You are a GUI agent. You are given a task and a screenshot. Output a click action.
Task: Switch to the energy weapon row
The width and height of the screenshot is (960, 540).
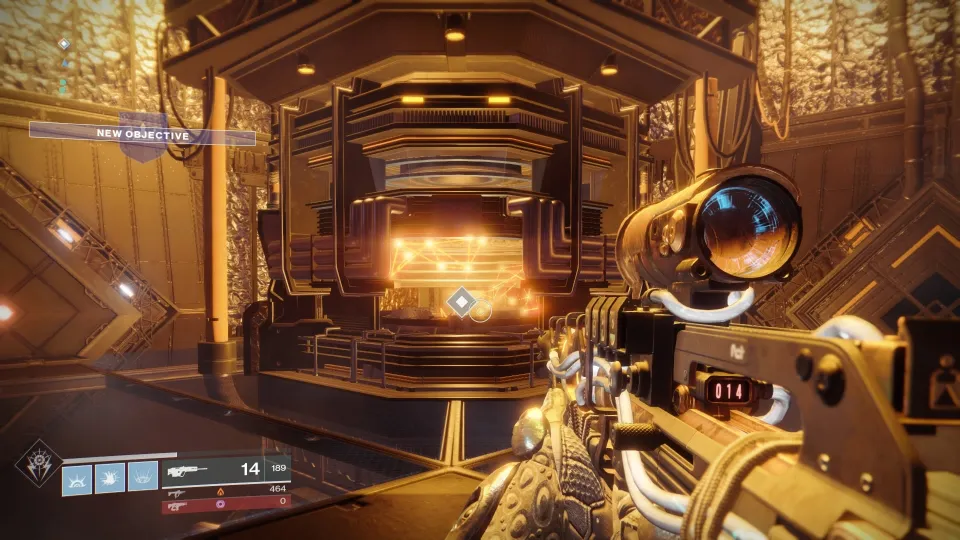coord(226,492)
